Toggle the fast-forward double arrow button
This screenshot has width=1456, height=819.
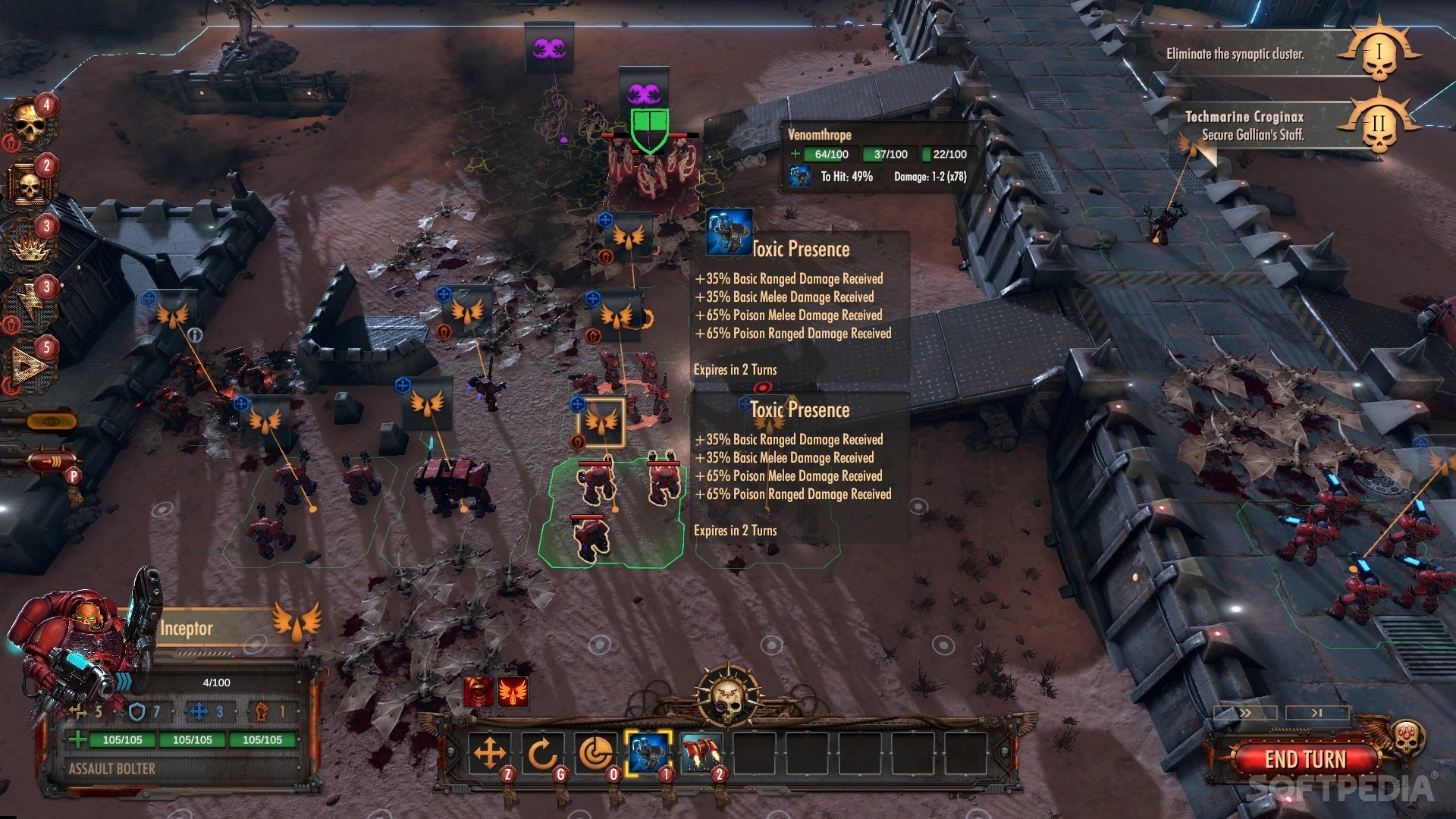click(x=1245, y=713)
